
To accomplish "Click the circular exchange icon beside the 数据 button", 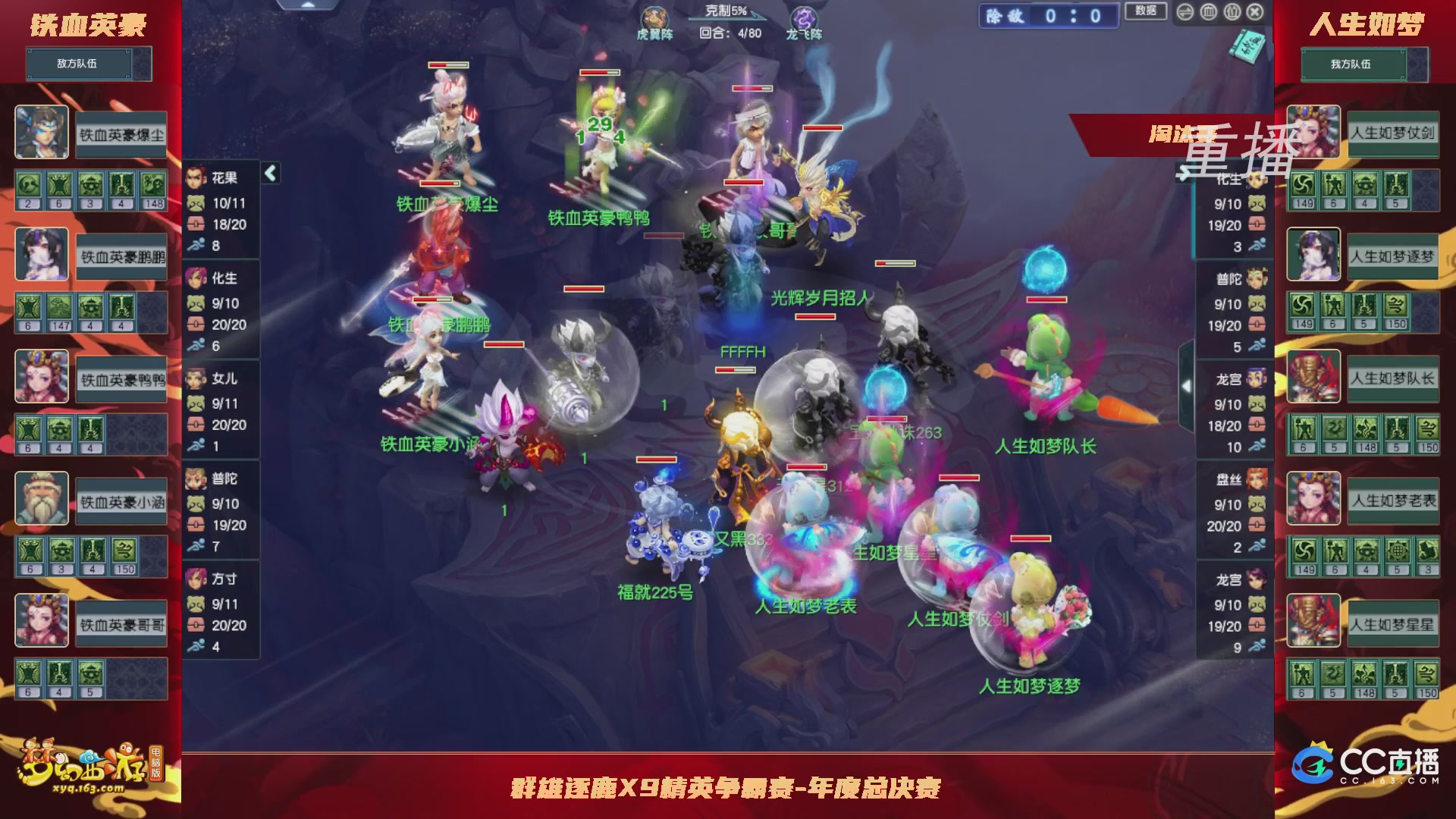I will point(1185,13).
